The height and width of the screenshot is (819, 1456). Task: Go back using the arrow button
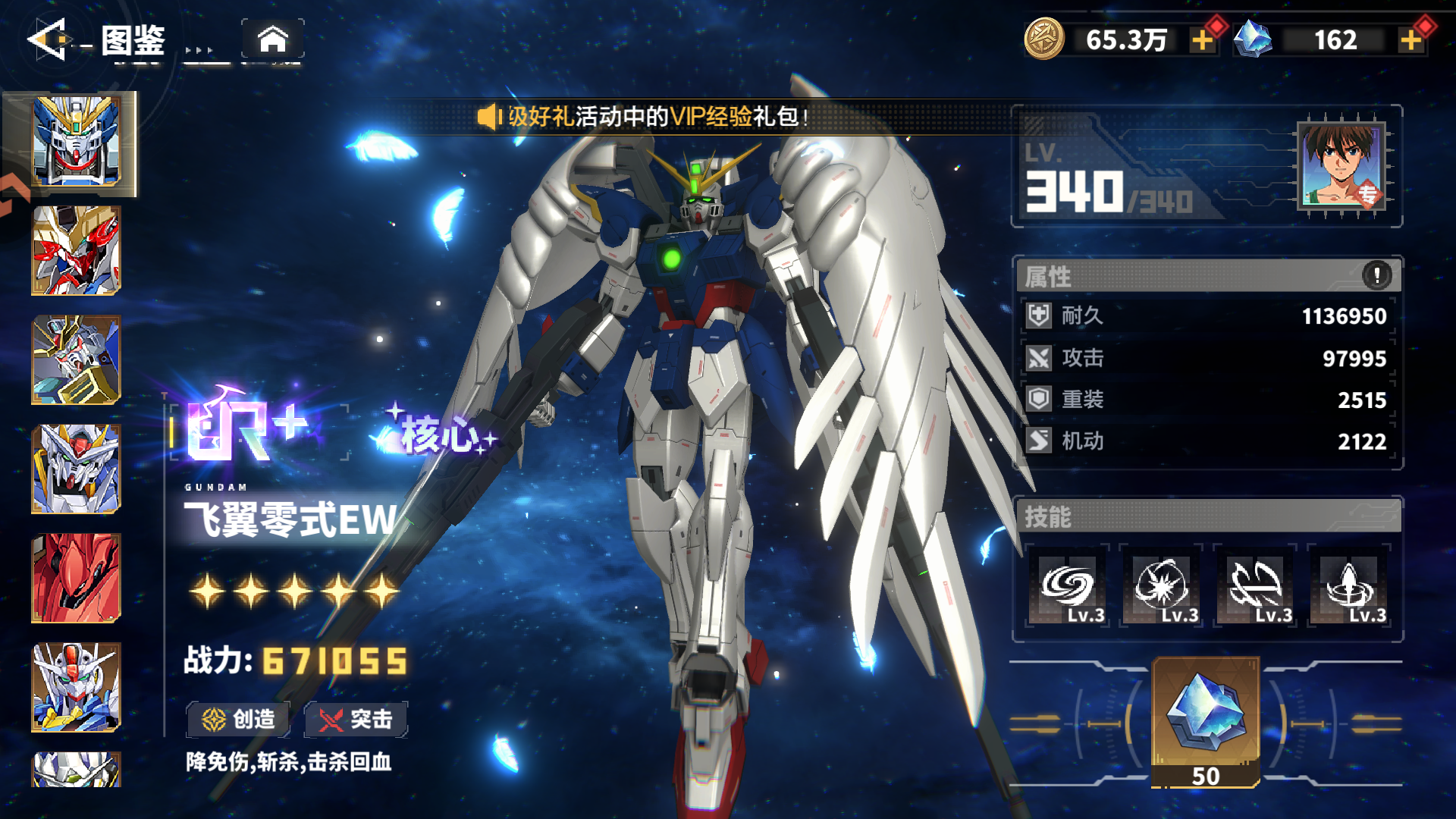pyautogui.click(x=49, y=39)
